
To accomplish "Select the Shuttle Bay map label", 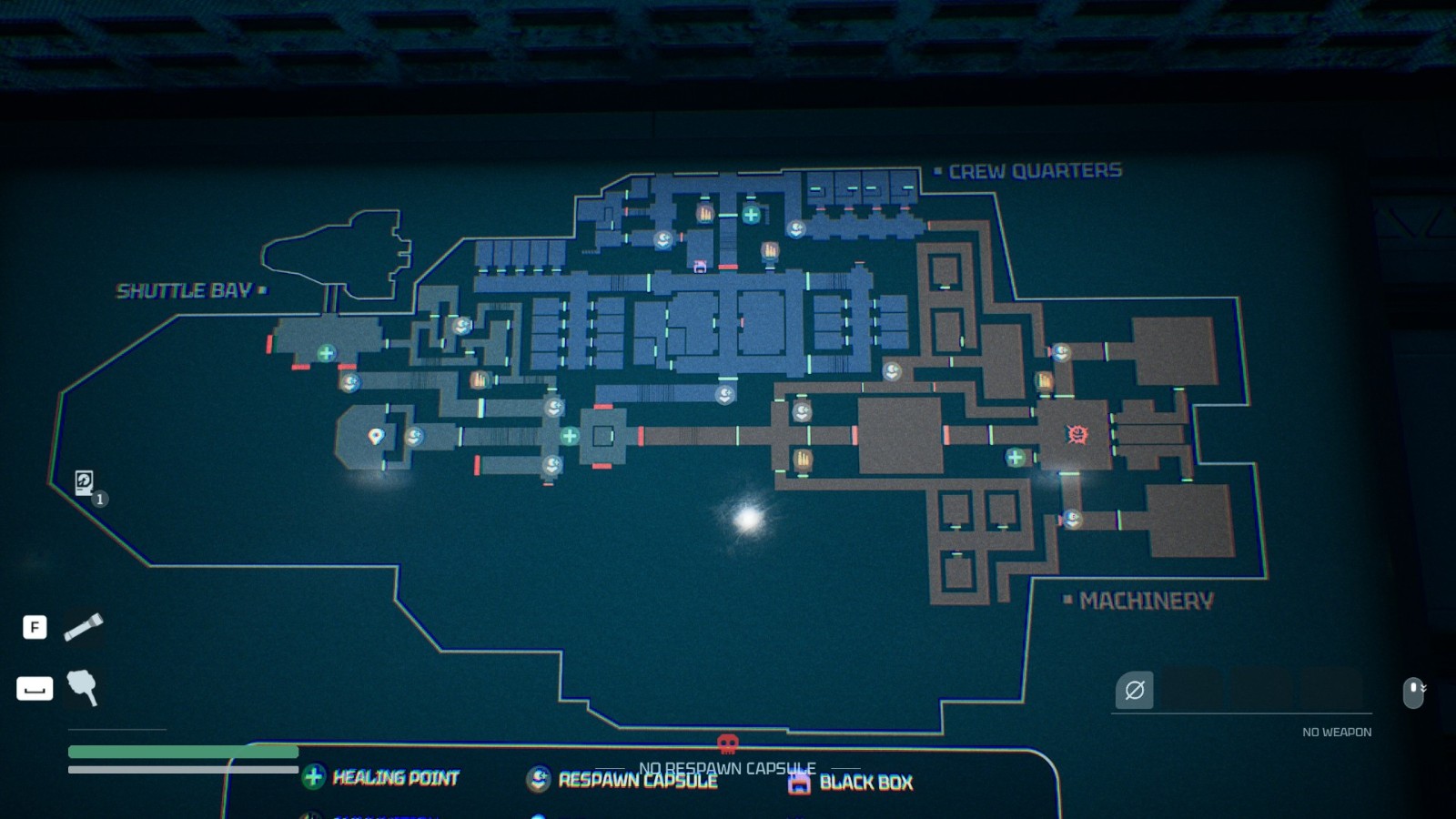I will tap(185, 291).
